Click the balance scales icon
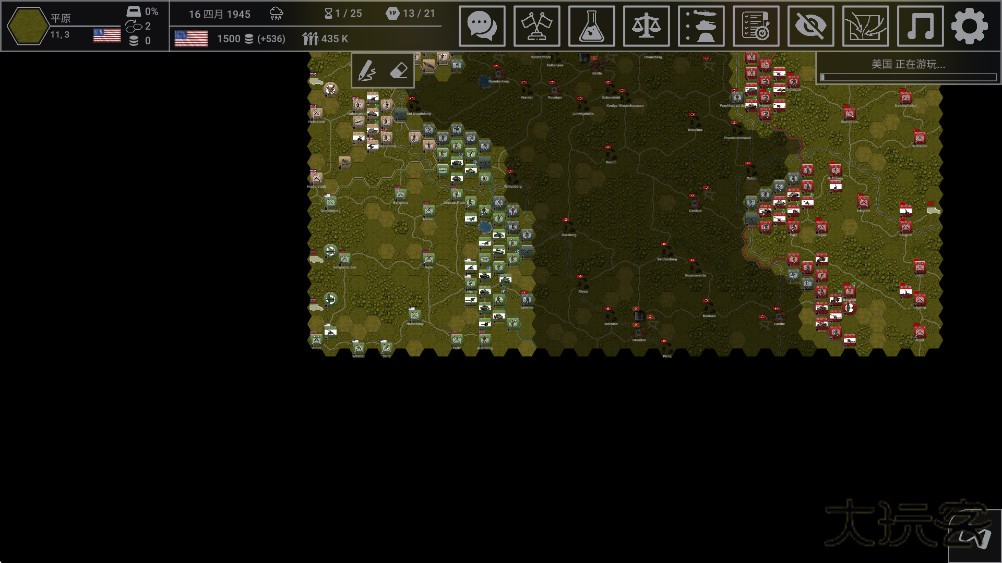This screenshot has height=563, width=1002. pyautogui.click(x=647, y=26)
